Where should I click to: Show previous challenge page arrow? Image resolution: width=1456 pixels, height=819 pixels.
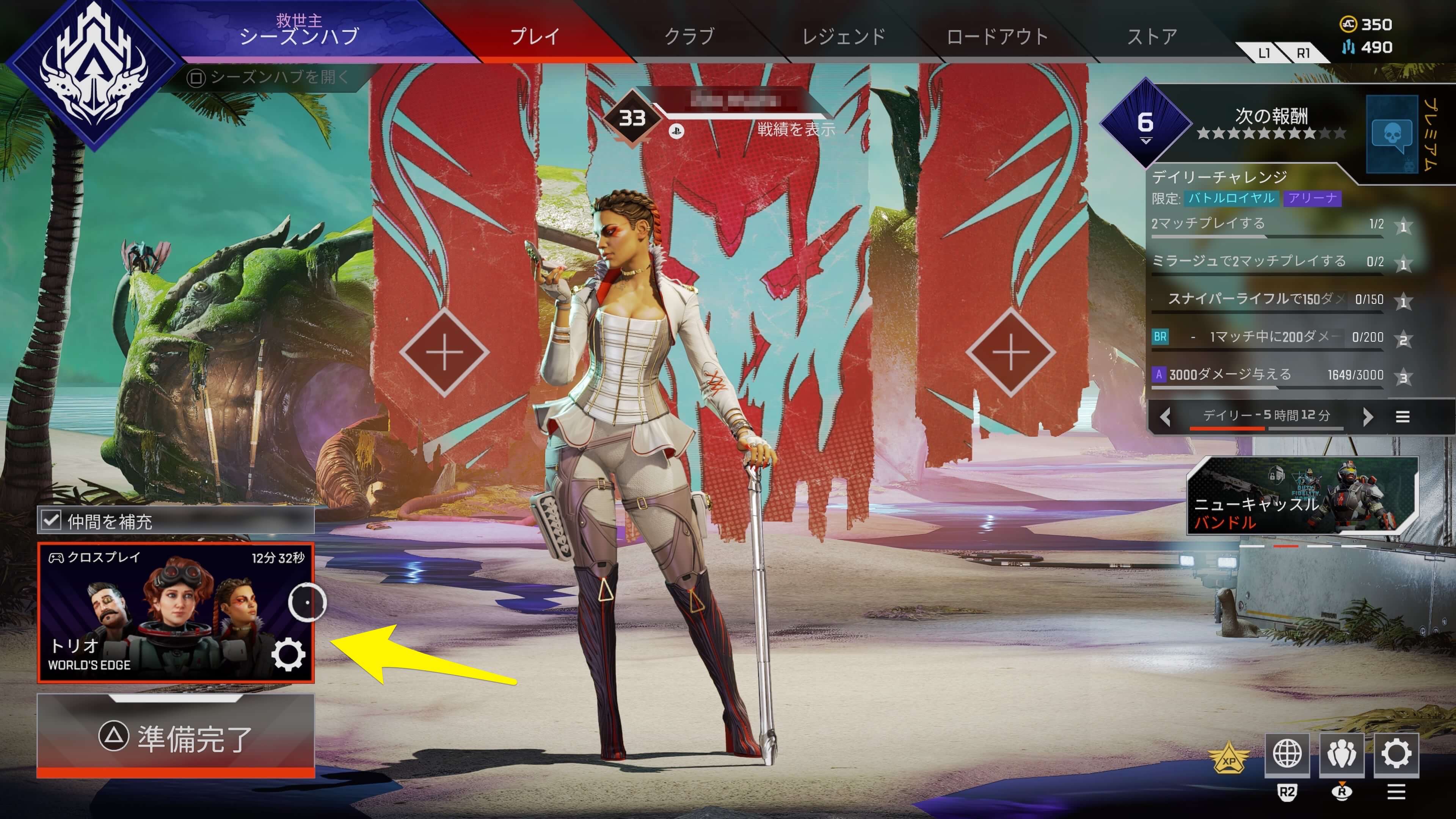coord(1165,417)
